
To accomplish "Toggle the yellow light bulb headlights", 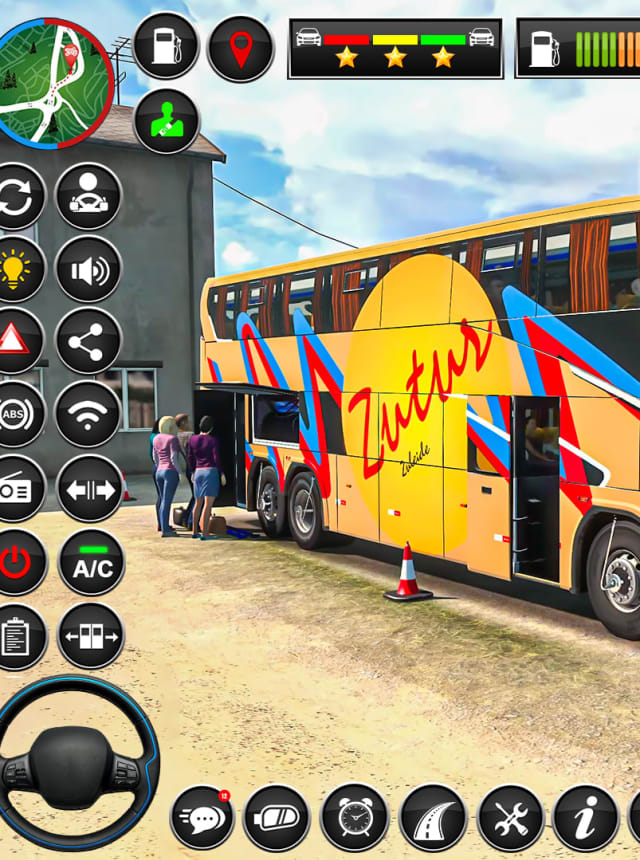I will pos(16,269).
